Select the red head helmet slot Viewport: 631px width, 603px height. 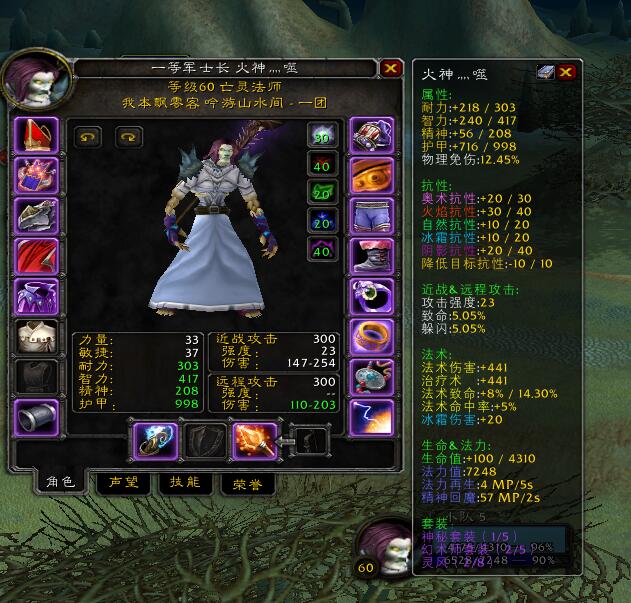[36, 135]
